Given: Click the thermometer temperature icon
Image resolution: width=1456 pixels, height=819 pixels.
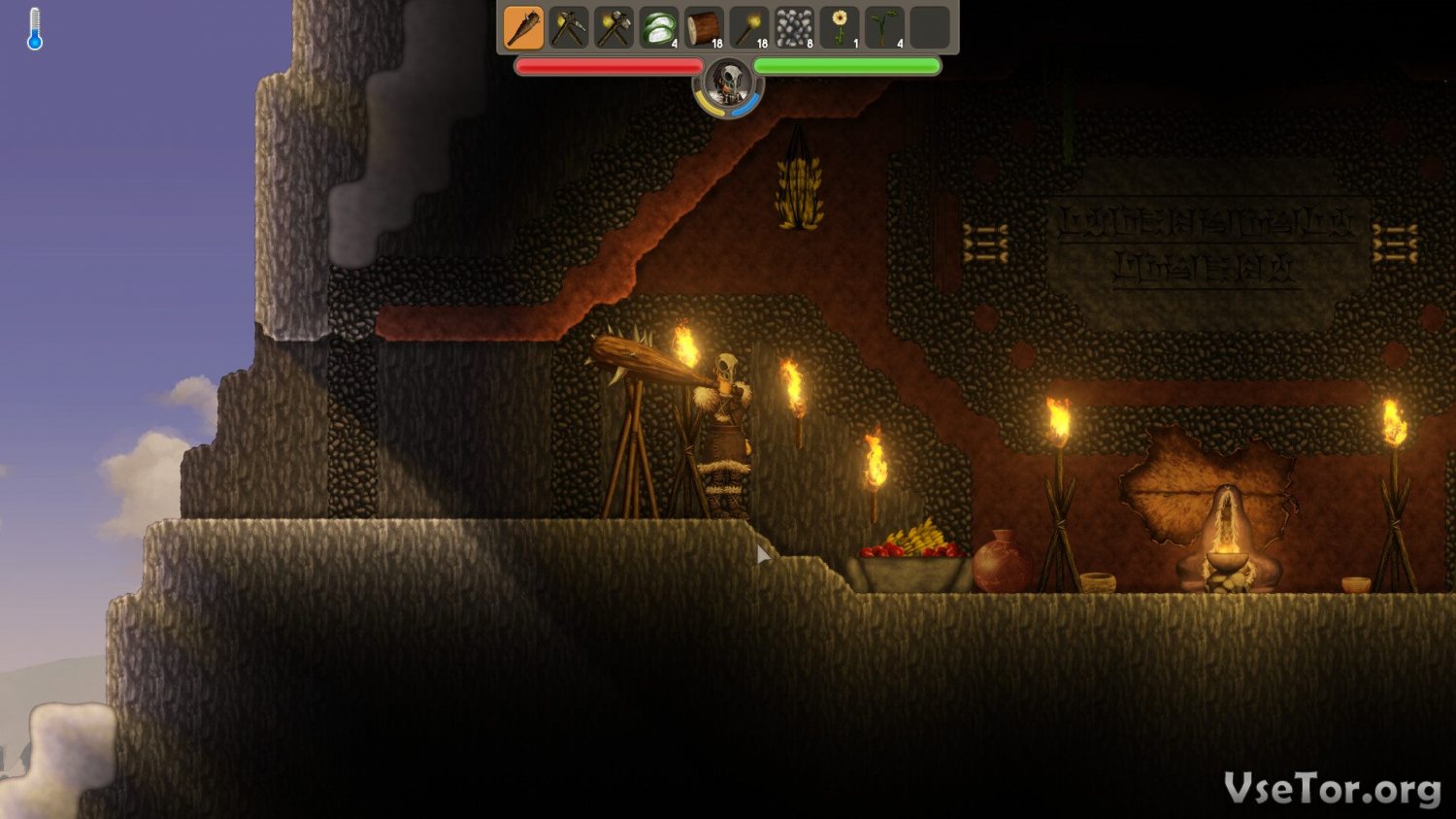Looking at the screenshot, I should click(x=35, y=29).
